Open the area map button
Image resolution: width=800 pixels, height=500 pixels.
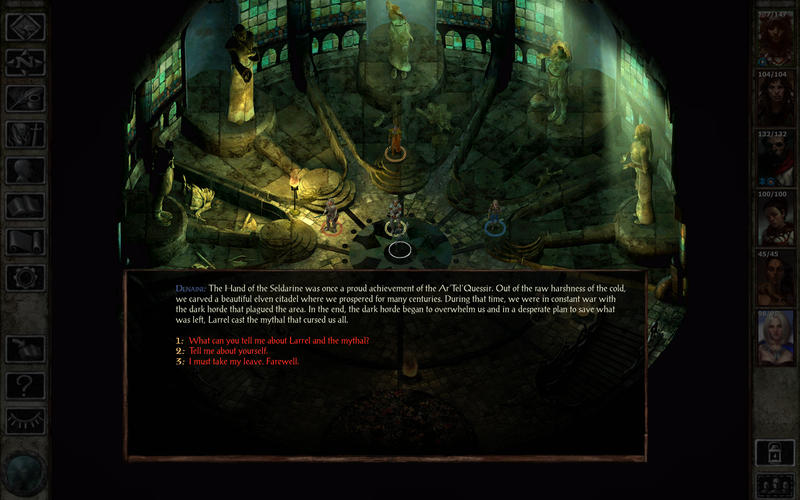(25, 62)
